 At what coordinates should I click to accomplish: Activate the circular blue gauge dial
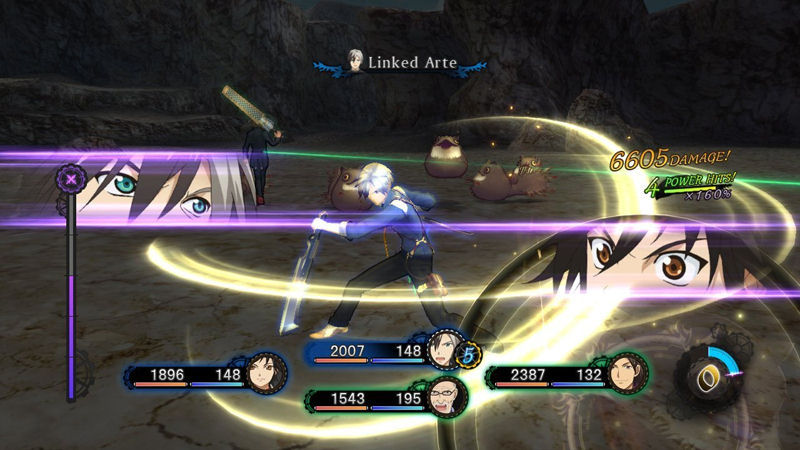coord(709,378)
